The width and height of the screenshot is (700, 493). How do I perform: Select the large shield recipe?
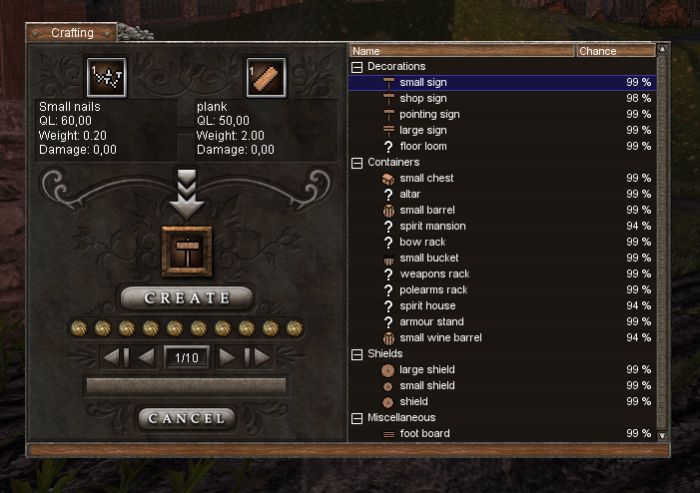pyautogui.click(x=427, y=370)
